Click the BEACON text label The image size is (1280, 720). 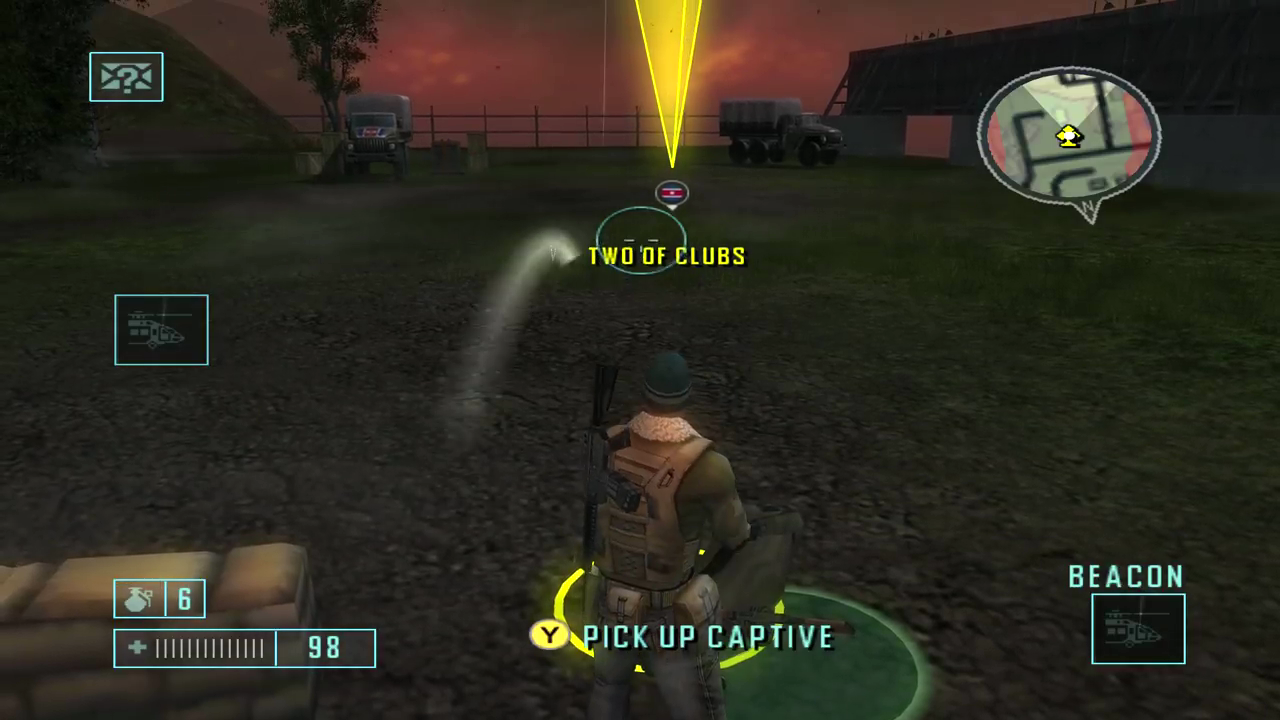point(1126,577)
